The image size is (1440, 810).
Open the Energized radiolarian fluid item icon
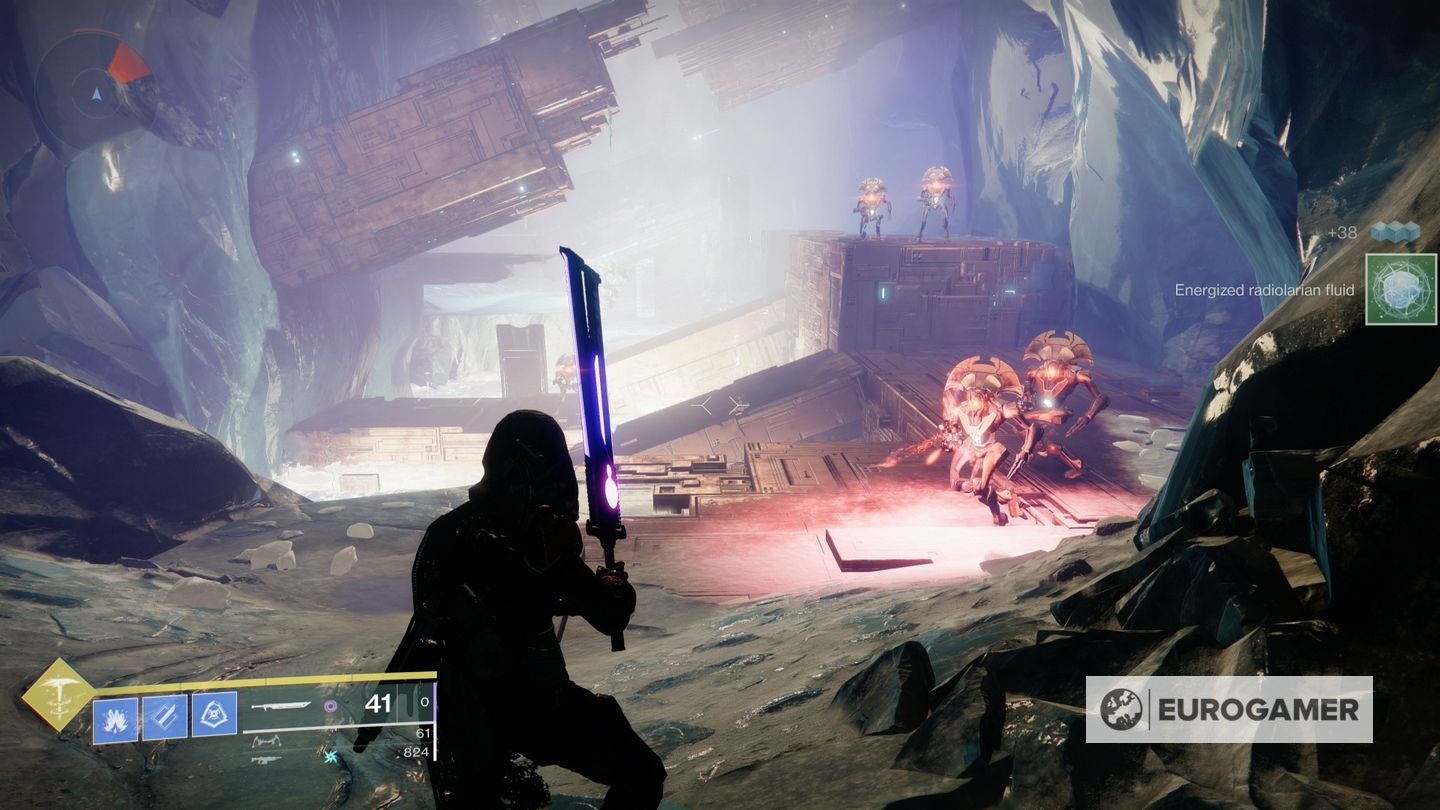pos(1393,289)
